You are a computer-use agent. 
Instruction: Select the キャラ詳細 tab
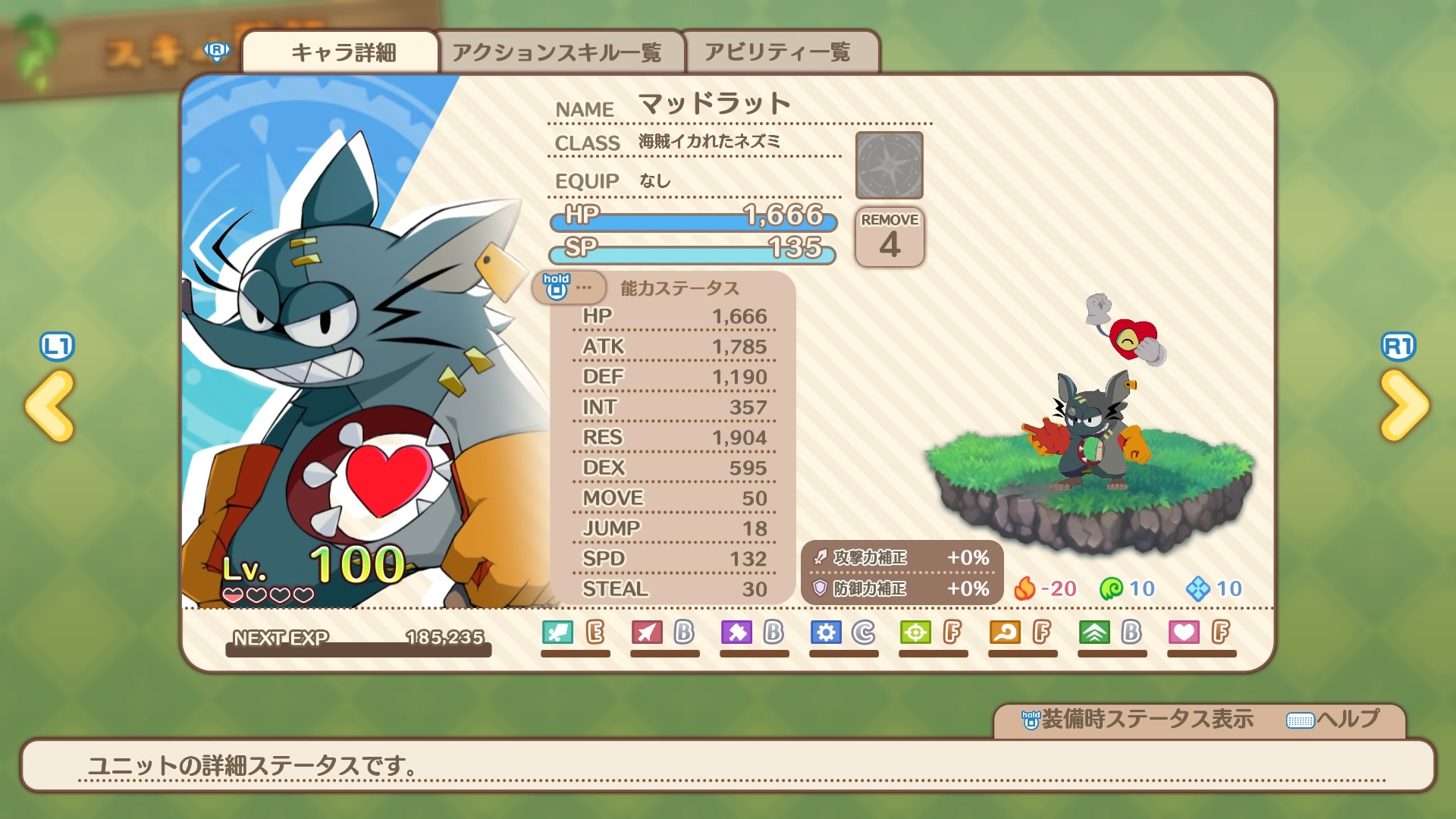tap(343, 52)
